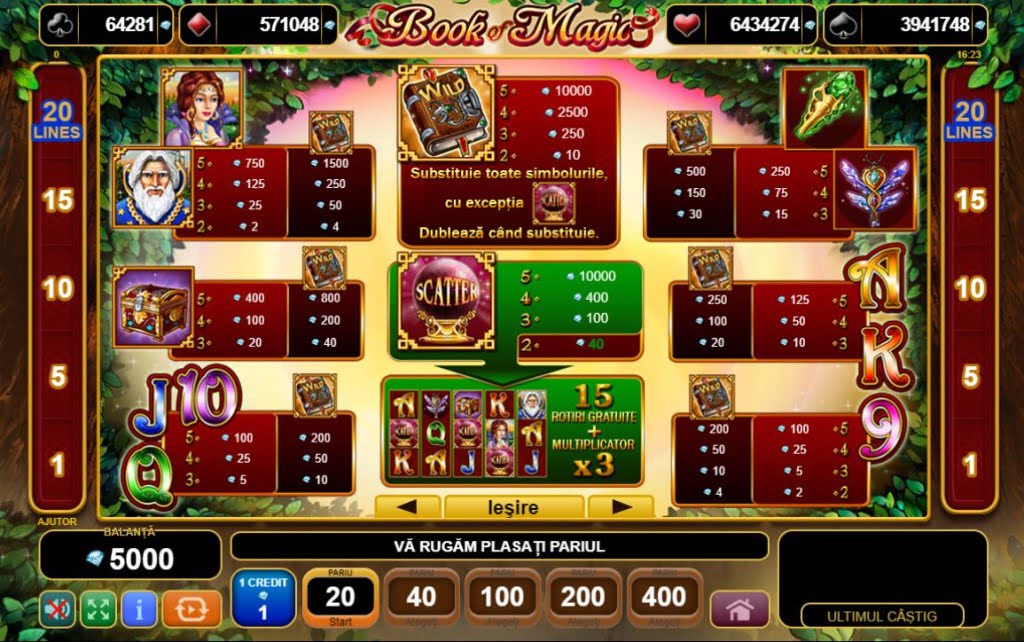Pick 5 lines on the right panel
This screenshot has width=1024, height=642.
[x=970, y=377]
